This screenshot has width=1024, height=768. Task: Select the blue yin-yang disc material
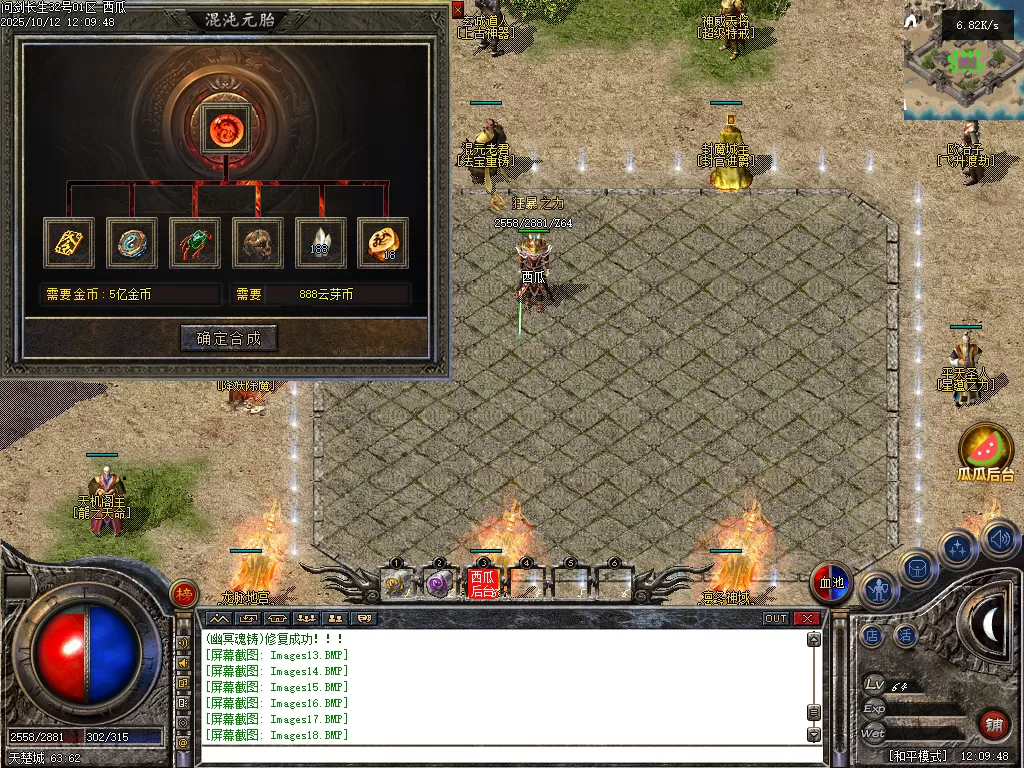[x=132, y=243]
